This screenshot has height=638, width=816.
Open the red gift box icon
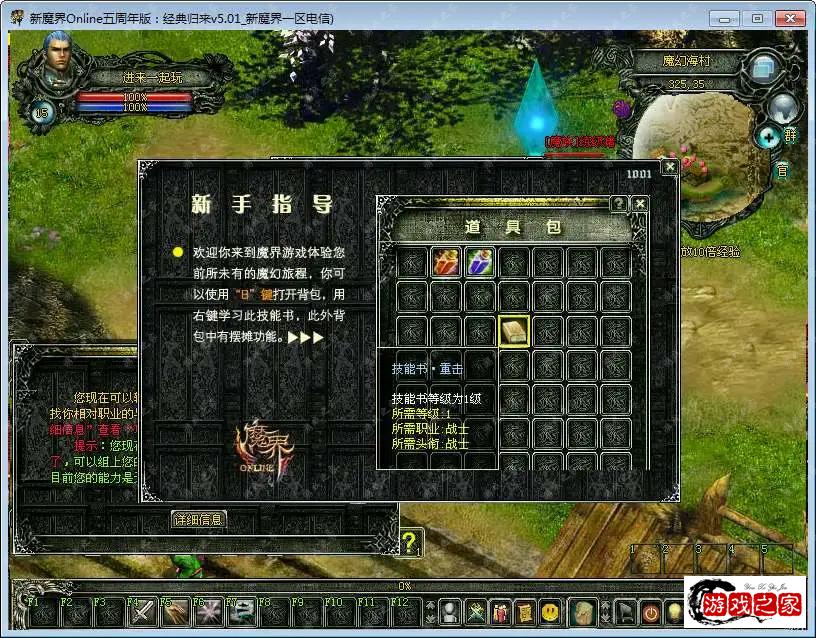click(x=500, y=610)
